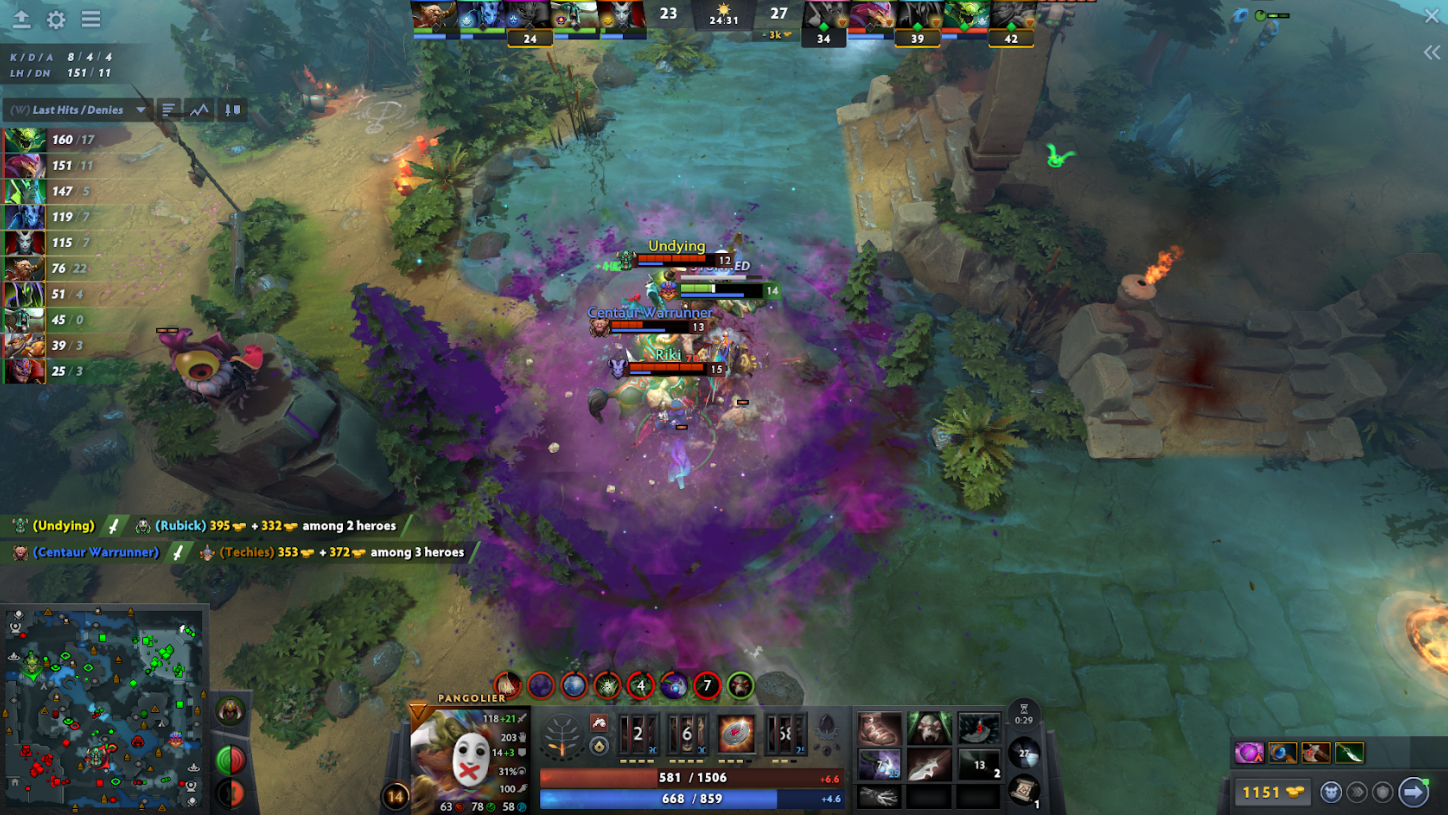The image size is (1448, 815).
Task: Select the boots item slot
Action: point(880,729)
